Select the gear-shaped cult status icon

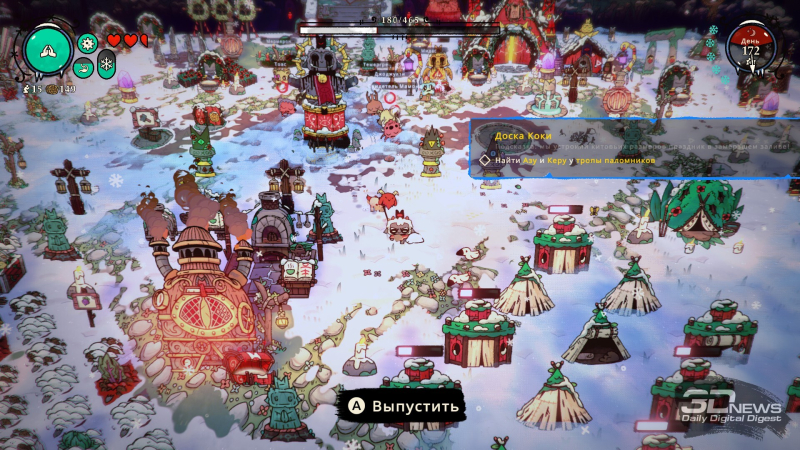point(87,43)
